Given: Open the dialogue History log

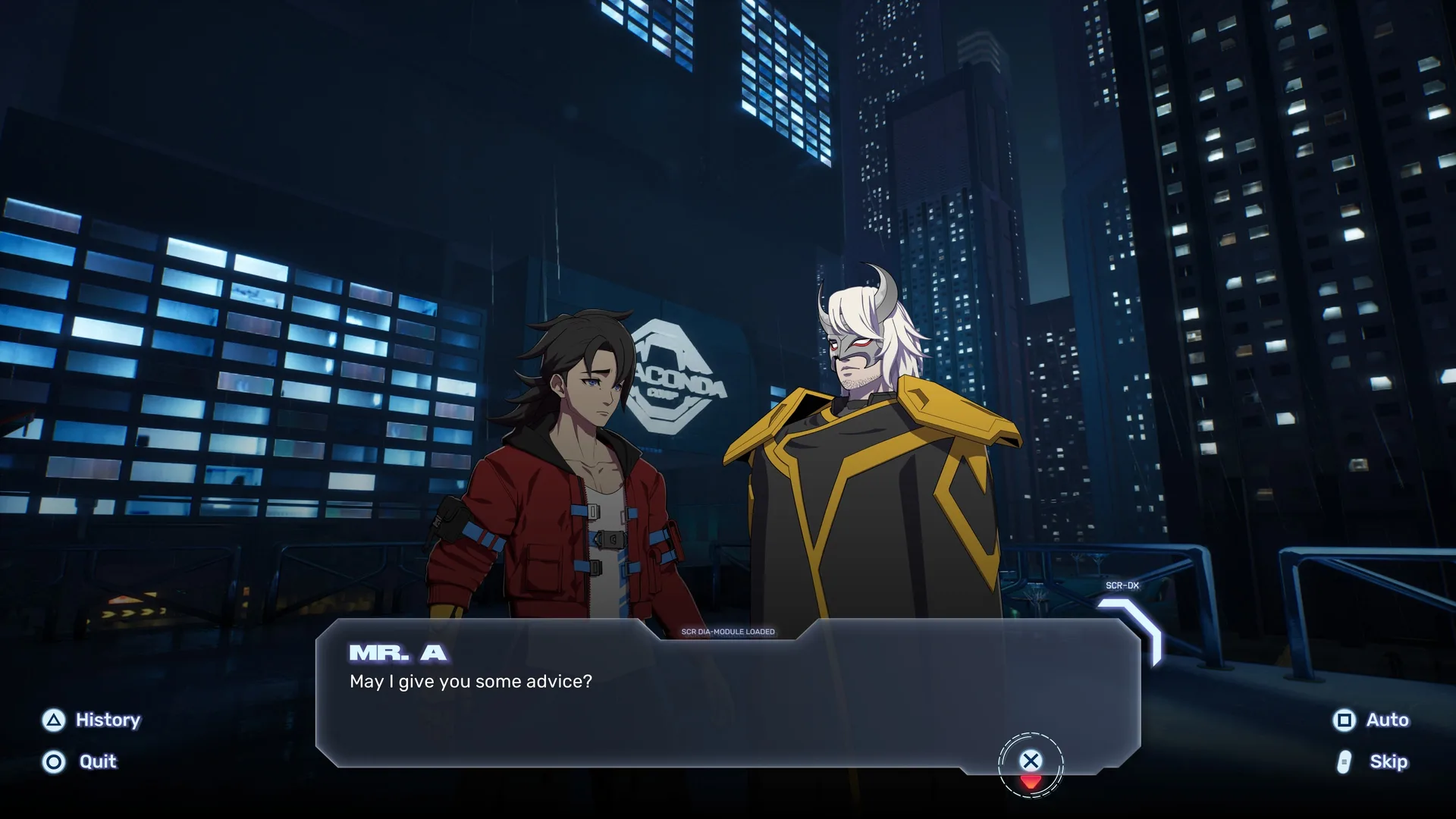Looking at the screenshot, I should coord(92,720).
